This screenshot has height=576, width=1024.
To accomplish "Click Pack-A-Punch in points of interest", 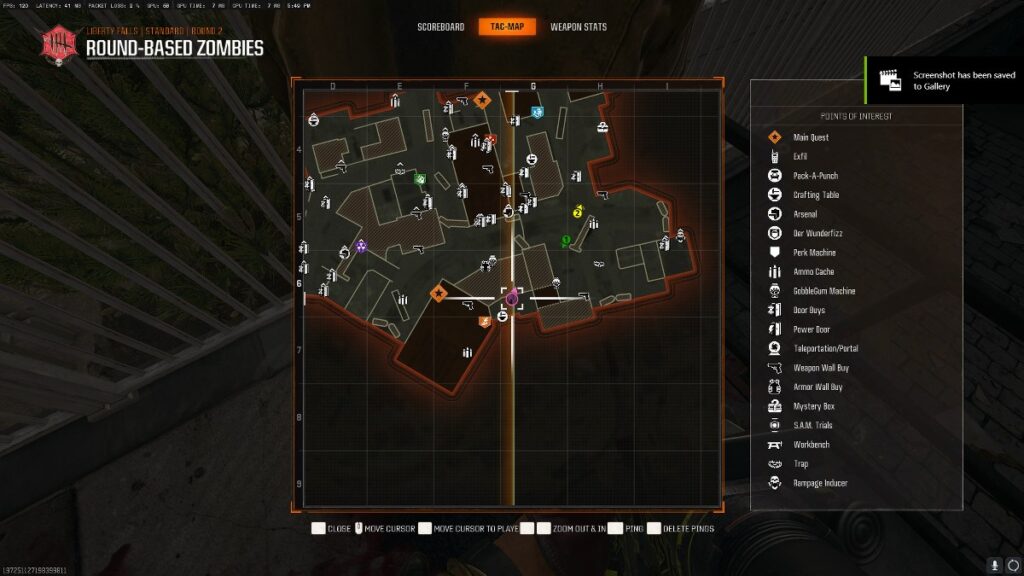I will point(815,176).
